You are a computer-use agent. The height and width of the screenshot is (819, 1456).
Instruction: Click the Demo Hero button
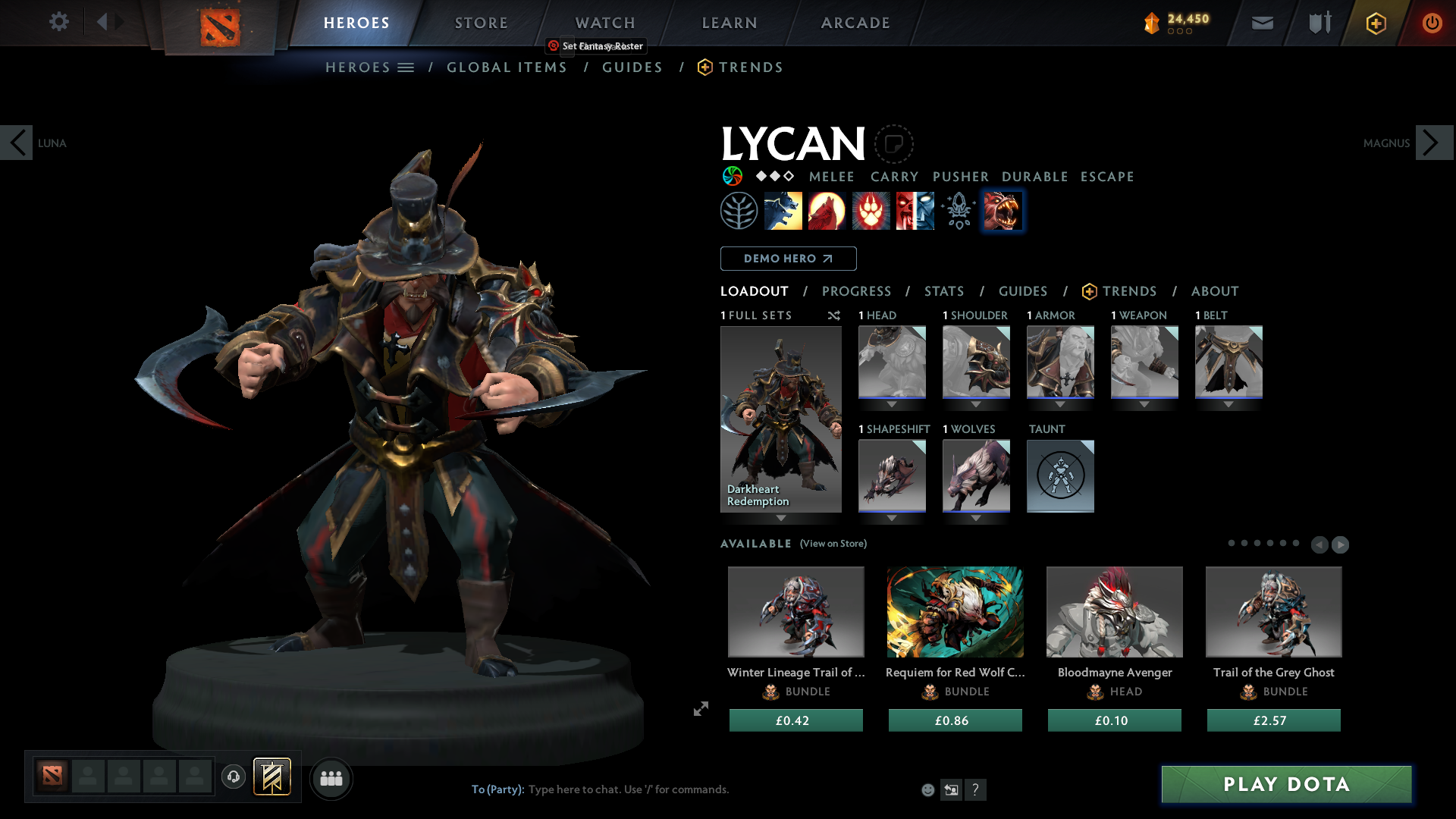787,258
